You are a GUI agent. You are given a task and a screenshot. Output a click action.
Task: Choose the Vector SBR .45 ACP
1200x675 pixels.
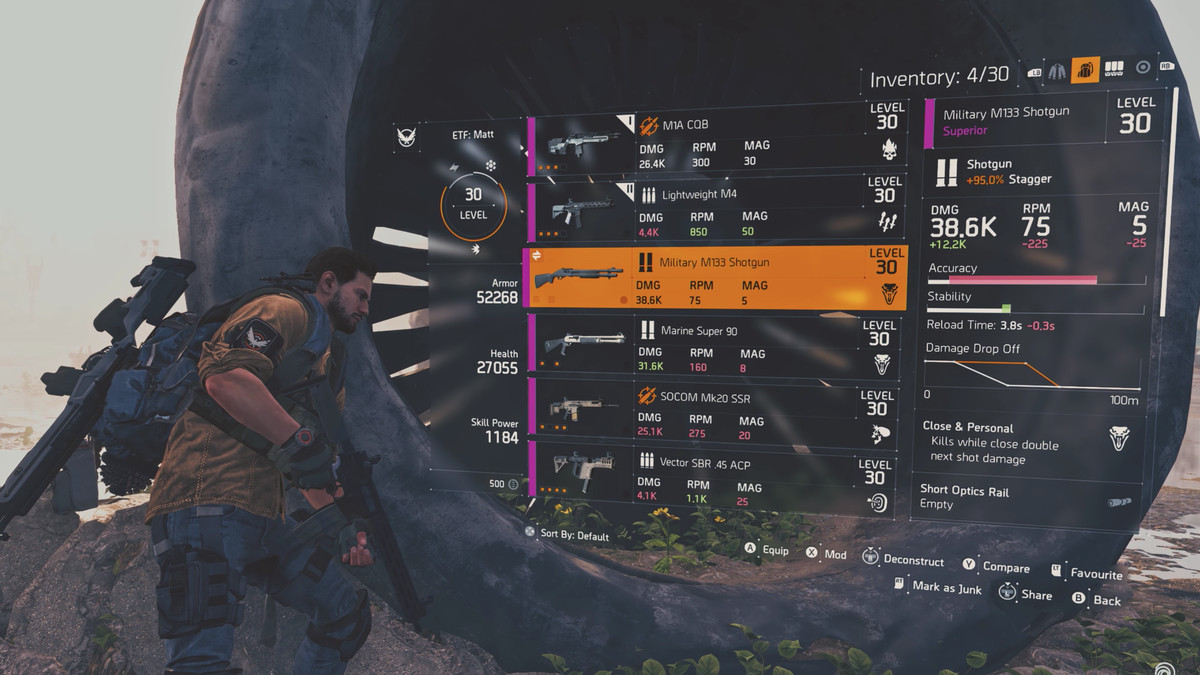point(715,473)
